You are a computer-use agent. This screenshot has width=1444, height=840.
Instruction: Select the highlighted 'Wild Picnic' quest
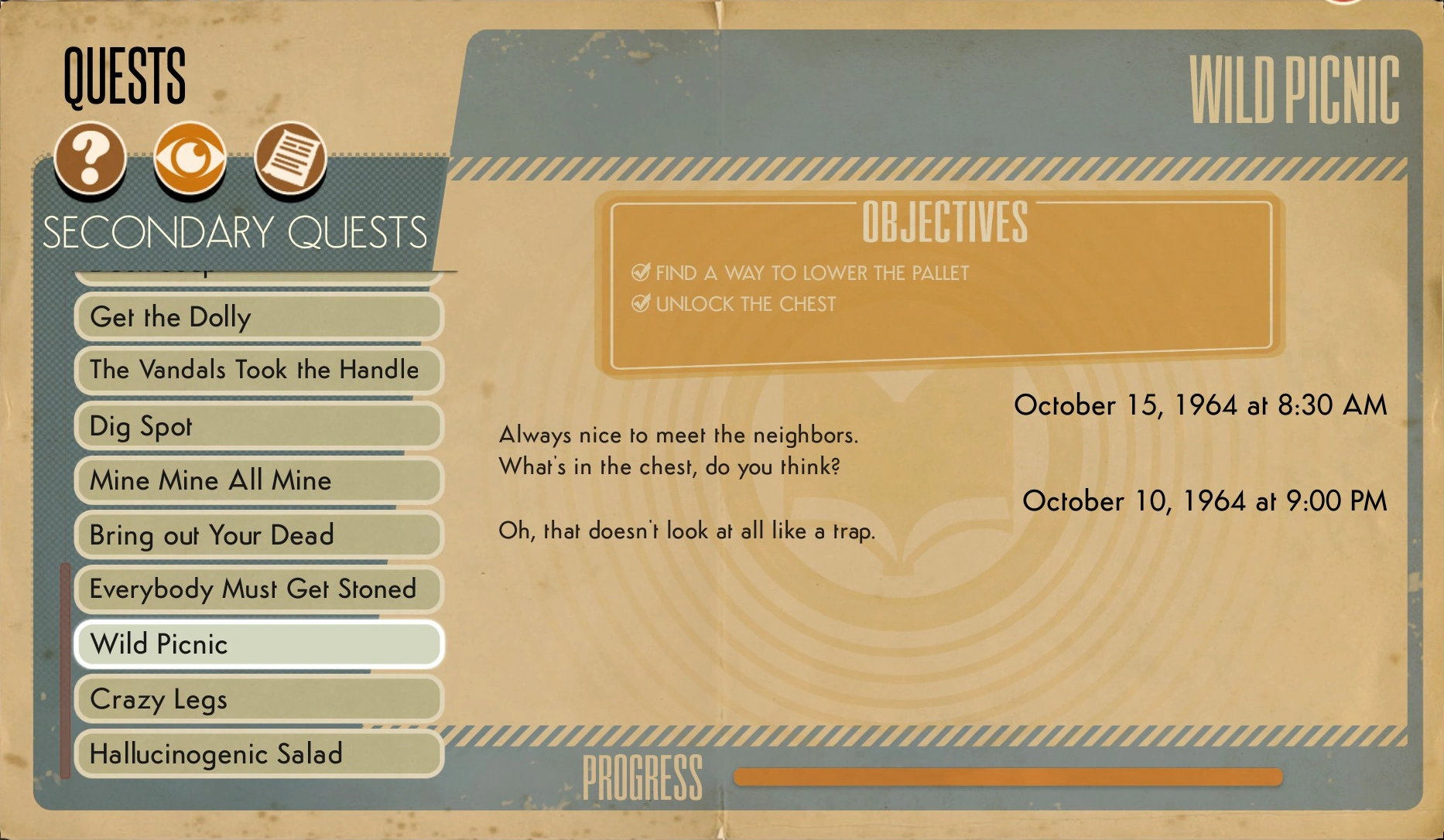(x=257, y=644)
